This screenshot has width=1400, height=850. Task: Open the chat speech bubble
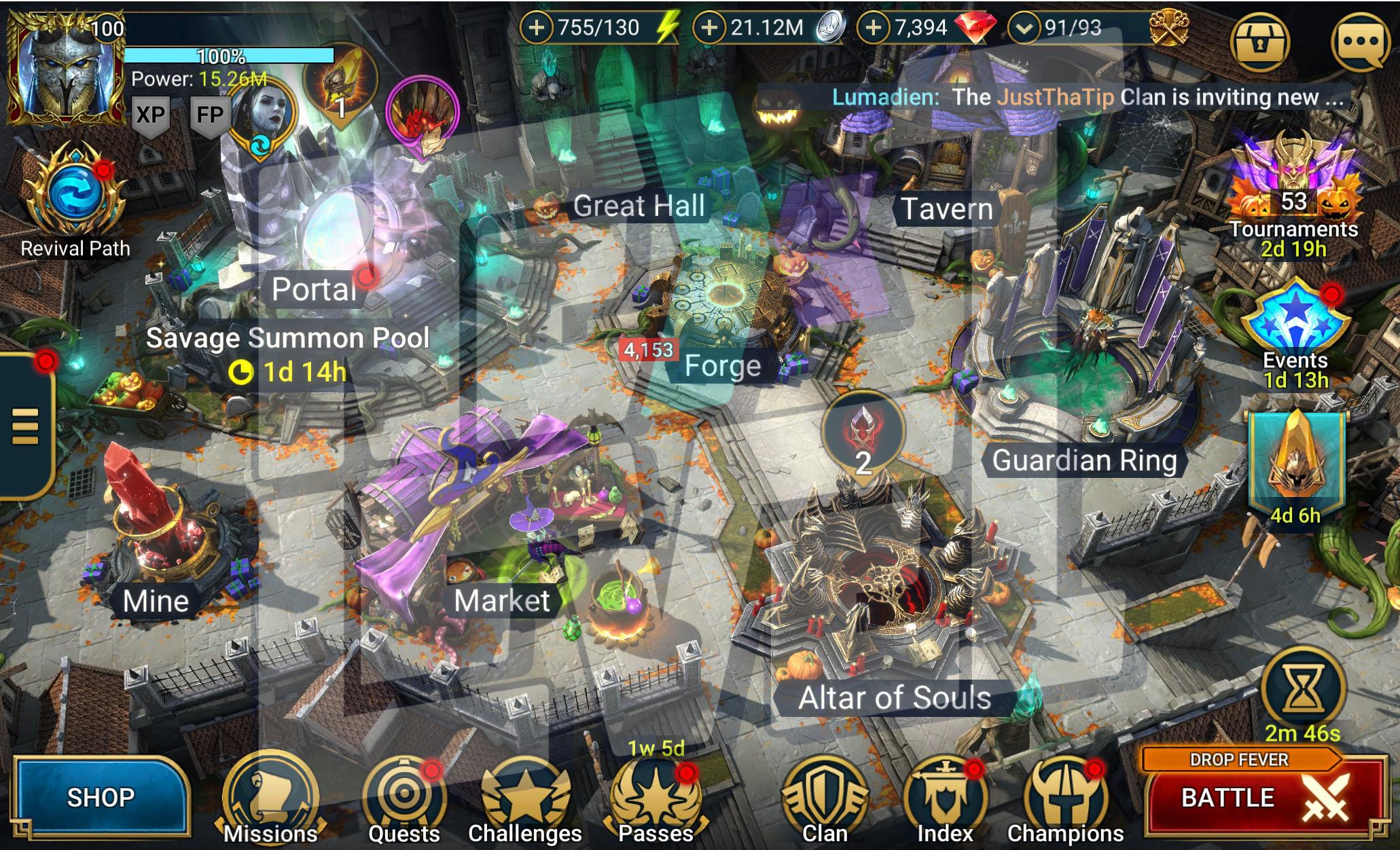pos(1360,42)
